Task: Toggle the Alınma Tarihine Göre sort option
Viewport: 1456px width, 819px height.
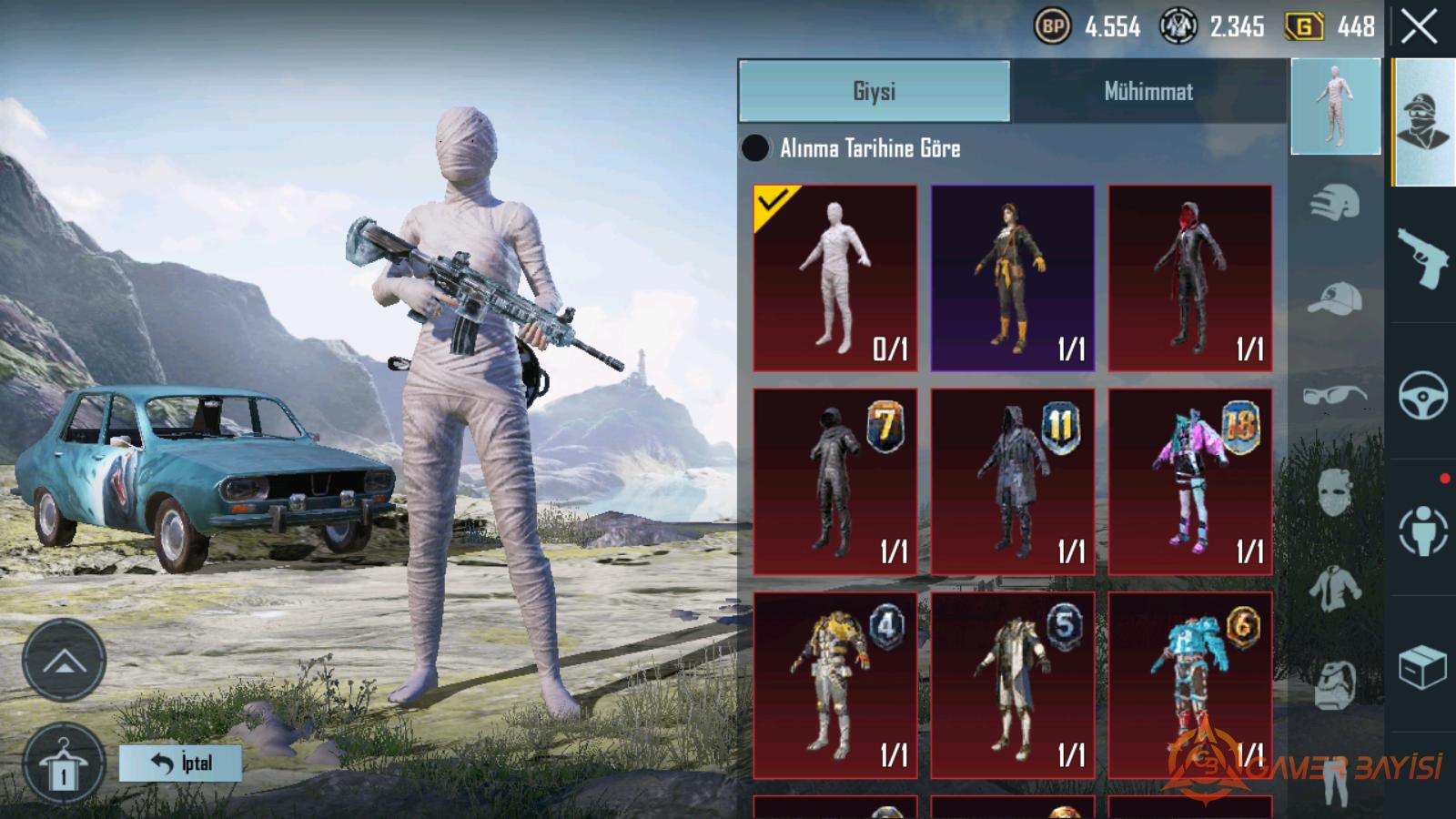Action: [x=755, y=148]
